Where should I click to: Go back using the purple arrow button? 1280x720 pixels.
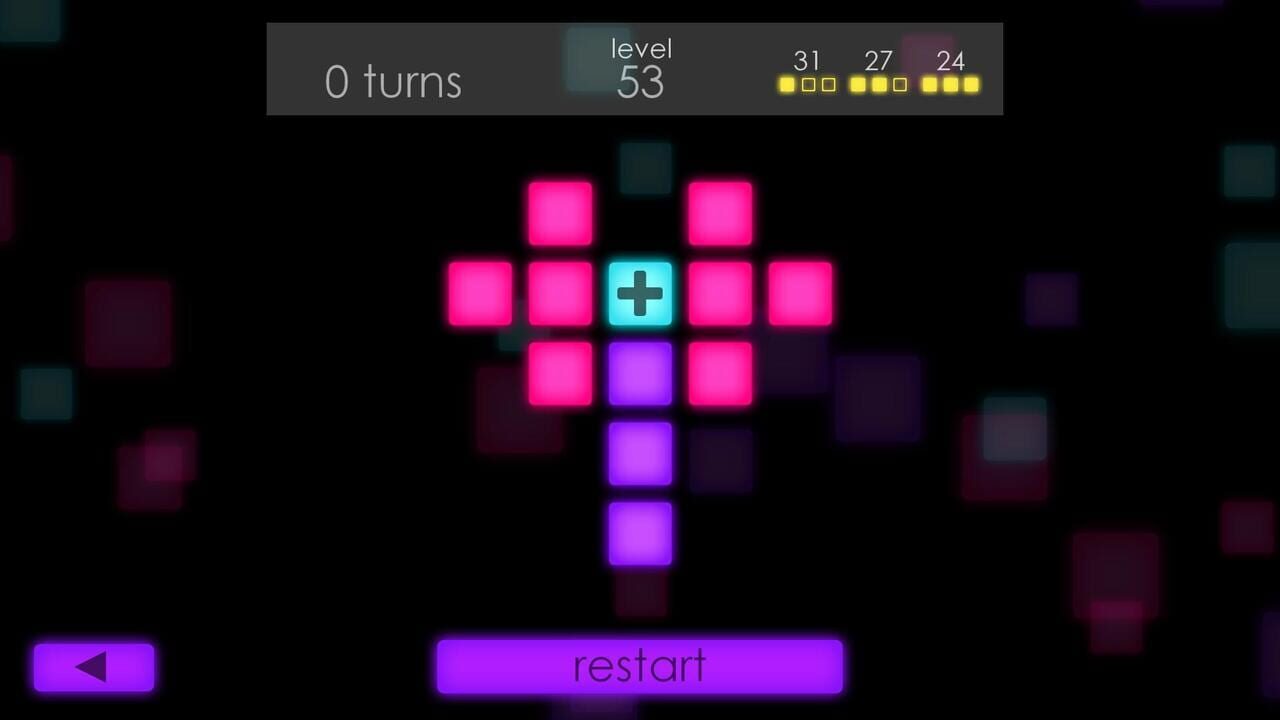pyautogui.click(x=93, y=665)
